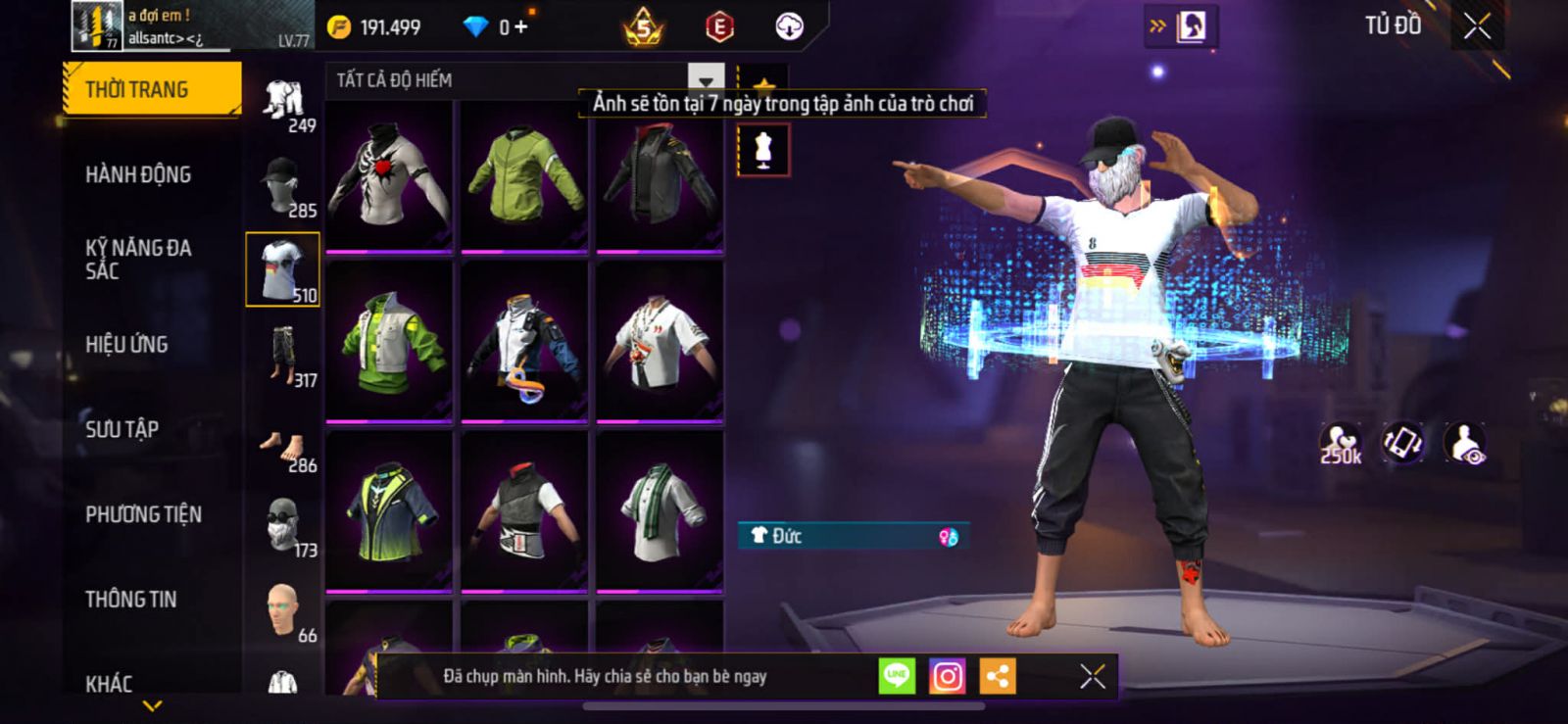
Task: Choose the hat category with 285 items
Action: (283, 185)
